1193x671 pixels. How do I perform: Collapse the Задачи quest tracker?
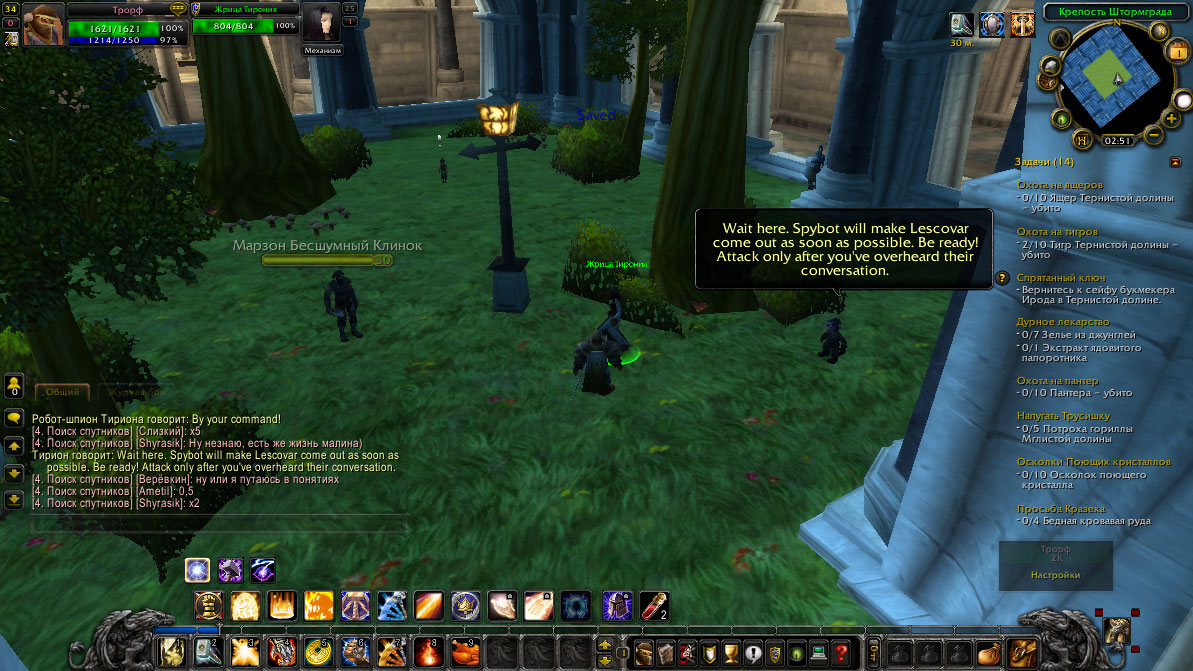[1175, 161]
